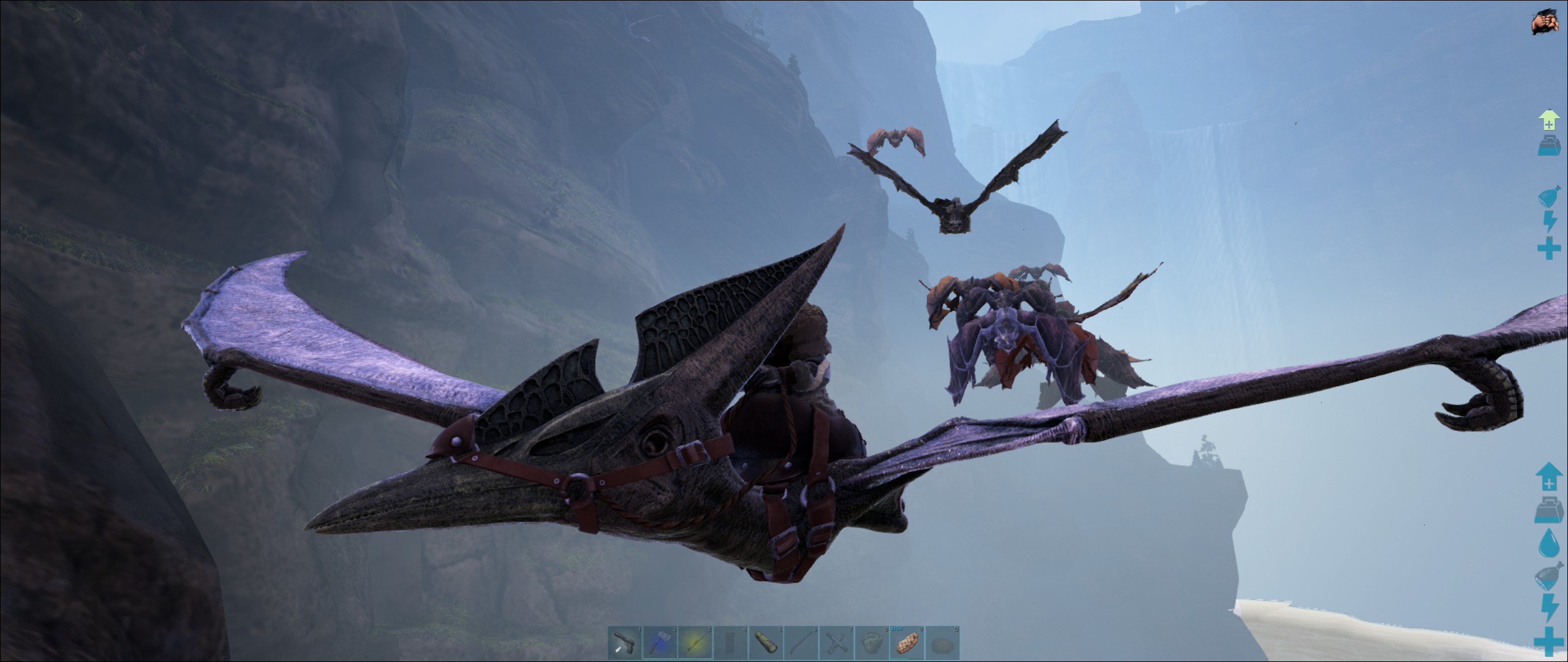1568x662 pixels.
Task: Pick the faded bow in hotbar slot 6
Action: (801, 643)
